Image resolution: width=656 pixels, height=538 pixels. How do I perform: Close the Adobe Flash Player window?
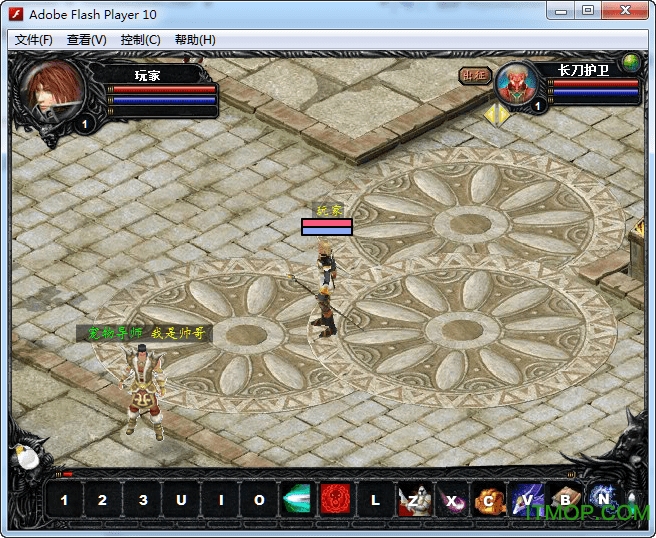[628, 12]
